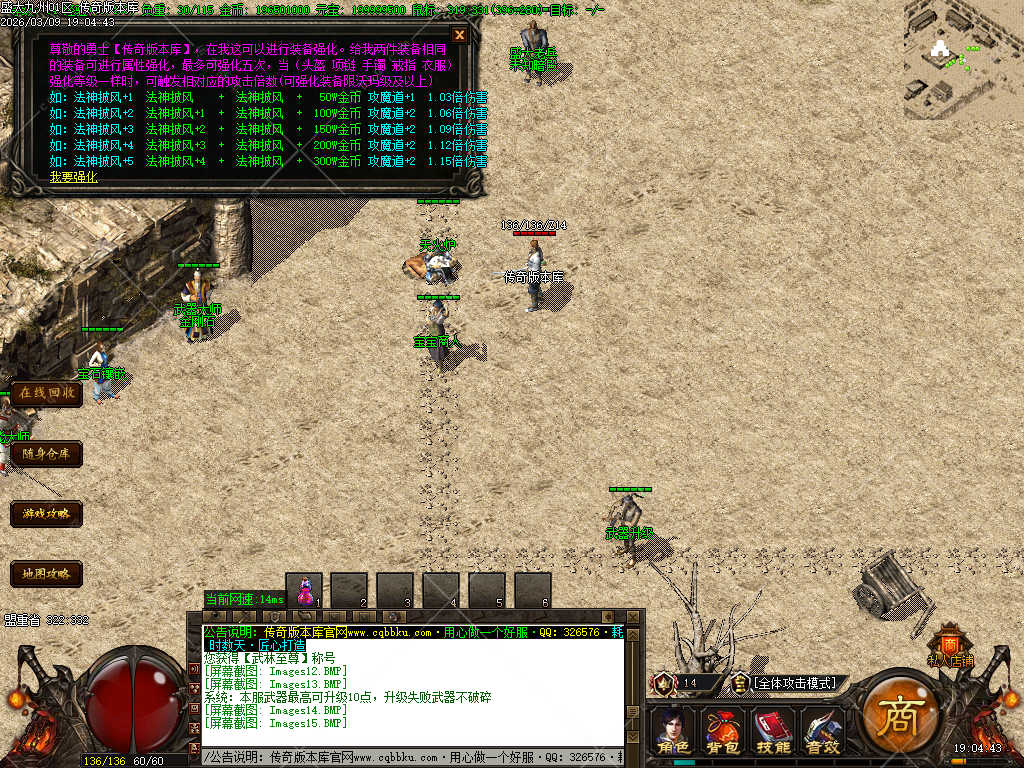
Task: Close the equipment enhancement dialog
Action: [x=460, y=35]
